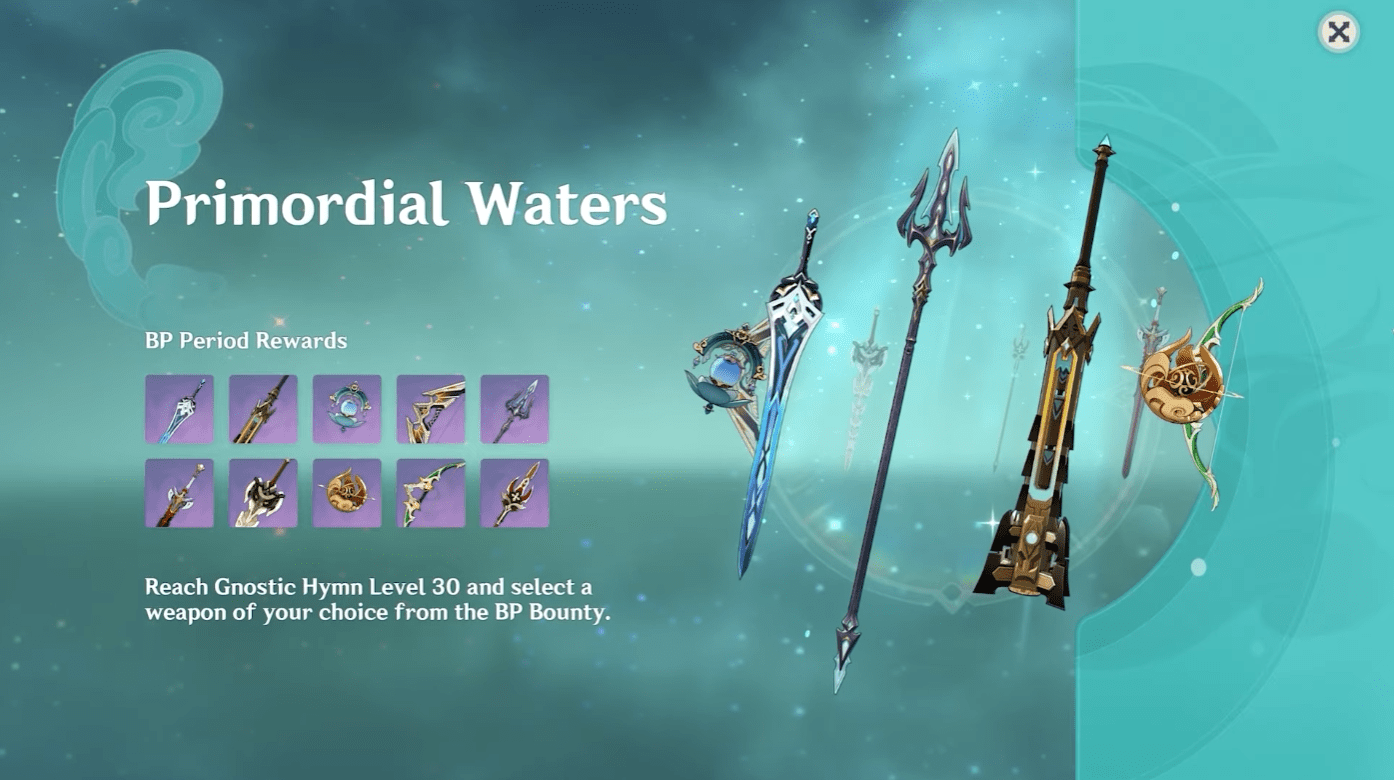Select the blue trident polearm reward icon
Screen dimensions: 1394x780
(516, 409)
